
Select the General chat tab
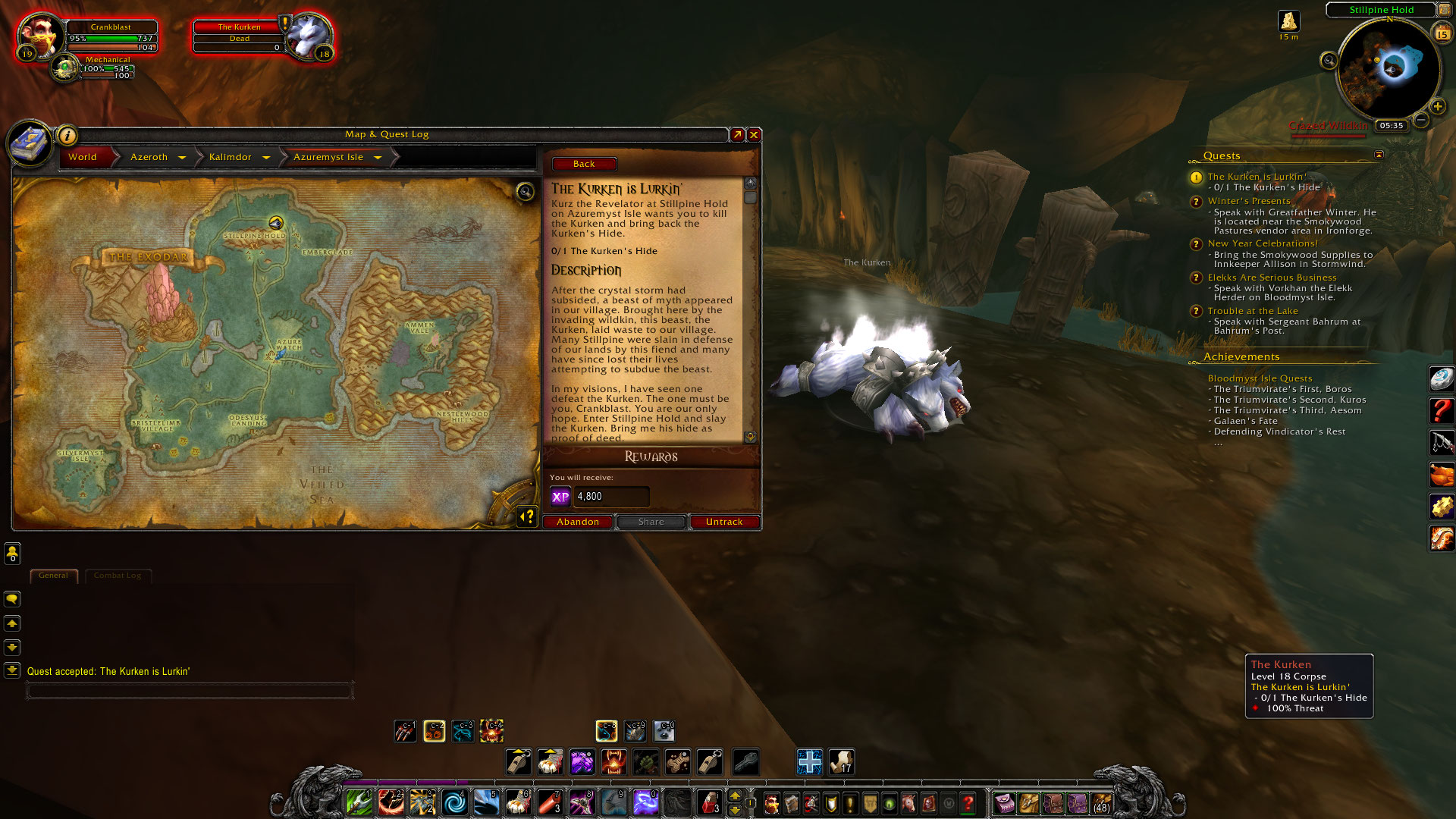[53, 576]
